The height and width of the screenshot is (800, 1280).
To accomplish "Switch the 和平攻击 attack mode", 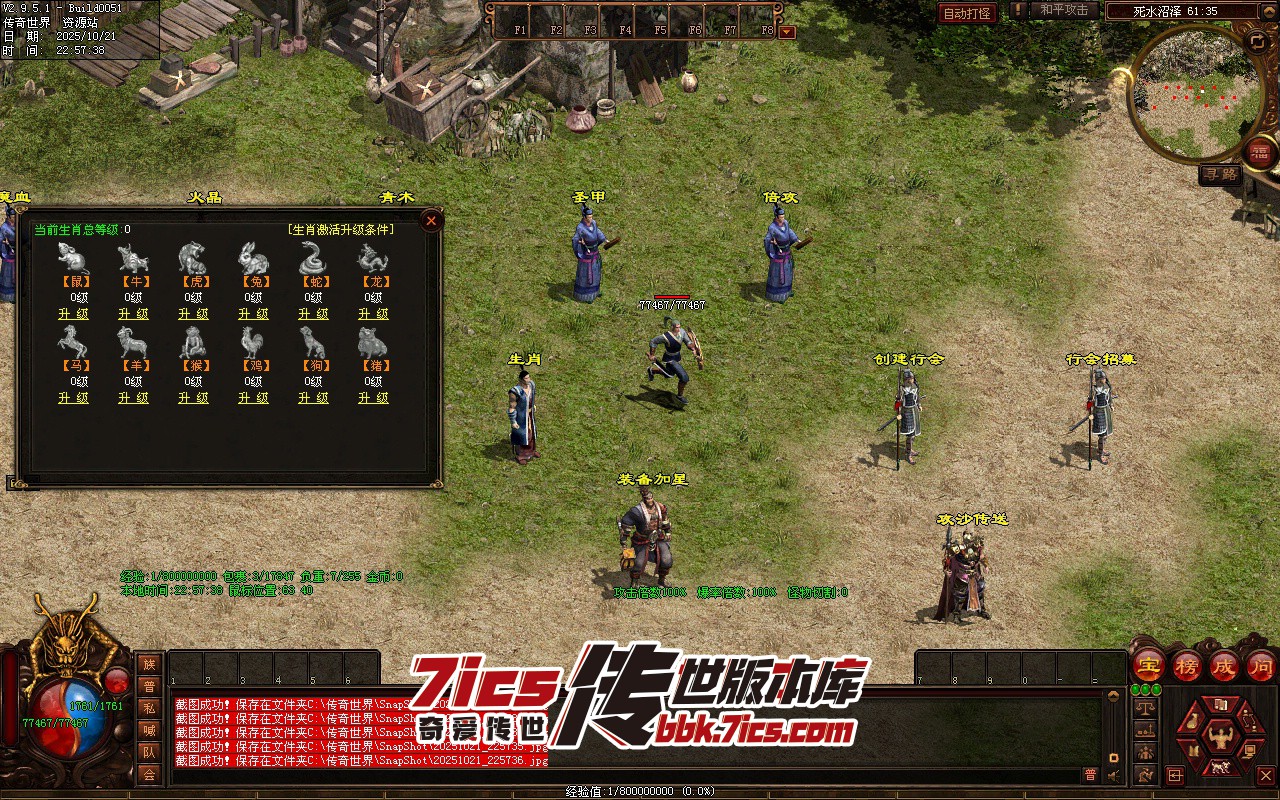I will pos(1064,10).
